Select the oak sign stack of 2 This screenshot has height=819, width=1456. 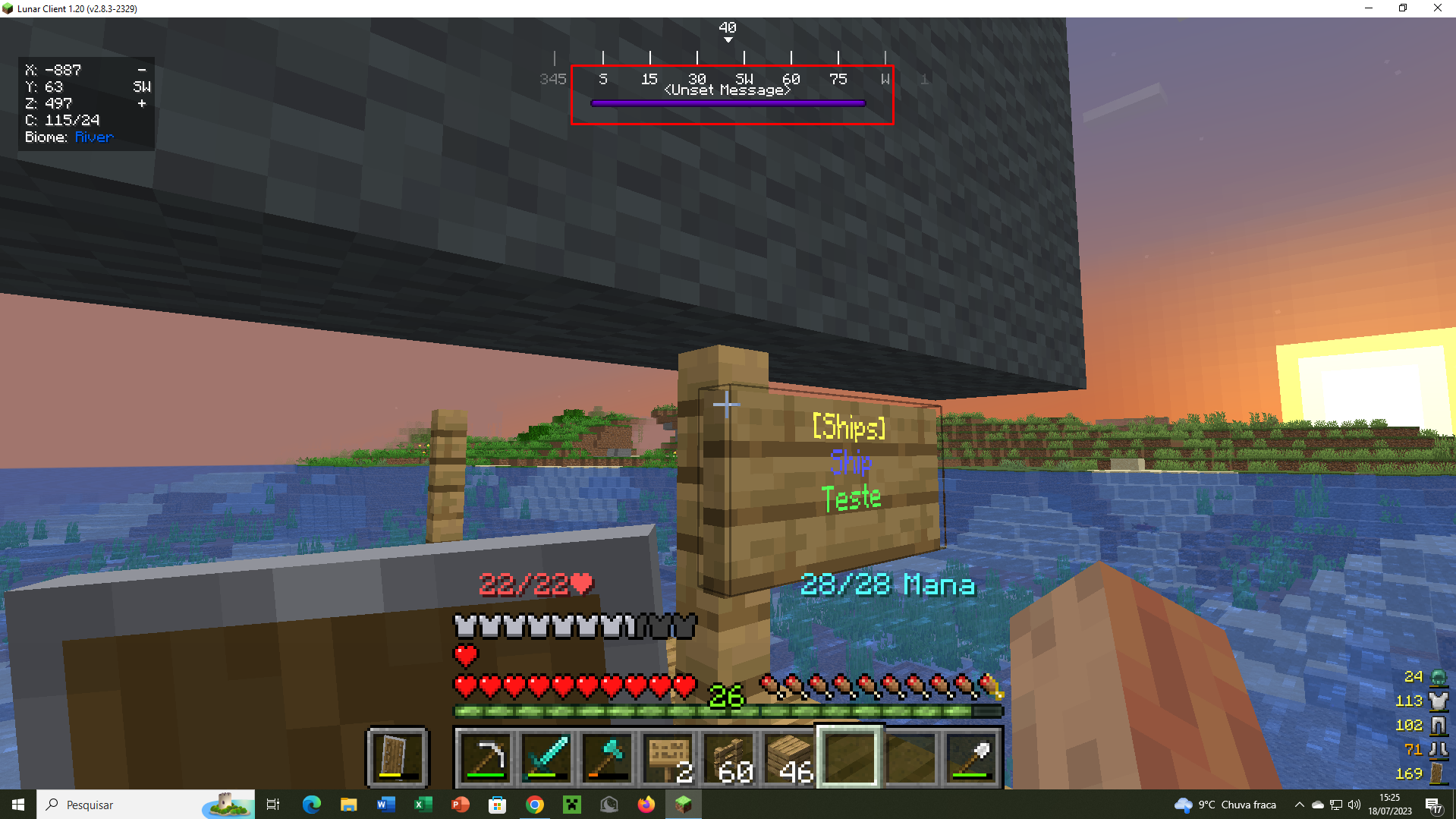pos(668,757)
